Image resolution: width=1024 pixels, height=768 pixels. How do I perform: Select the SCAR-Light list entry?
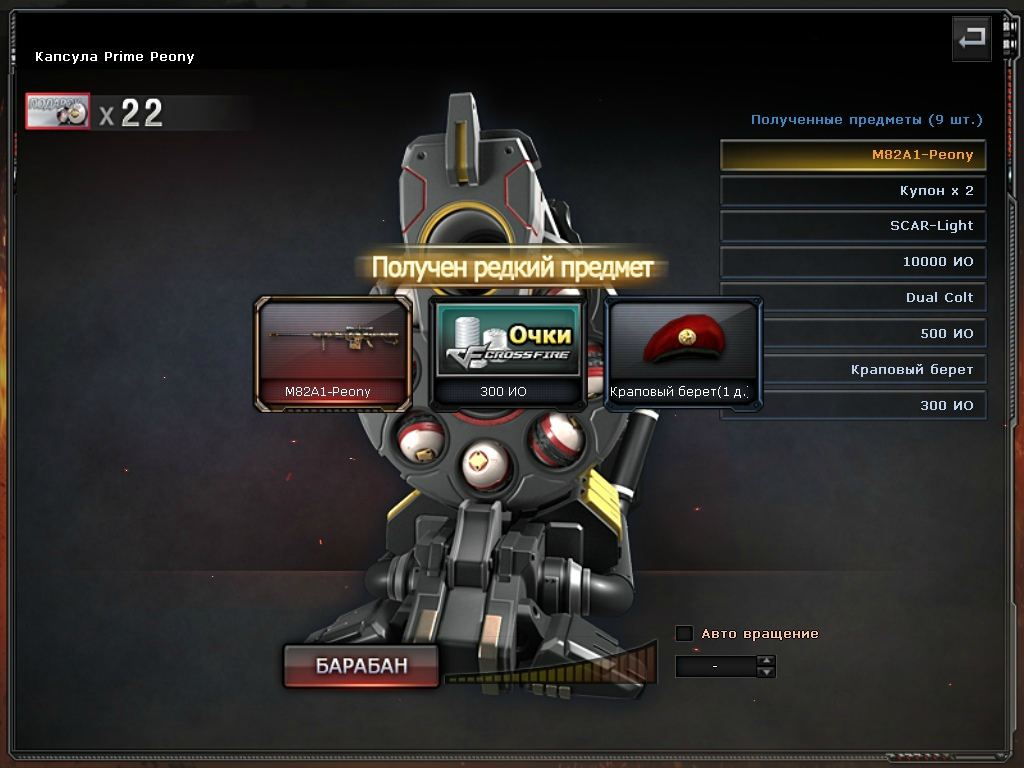[853, 226]
